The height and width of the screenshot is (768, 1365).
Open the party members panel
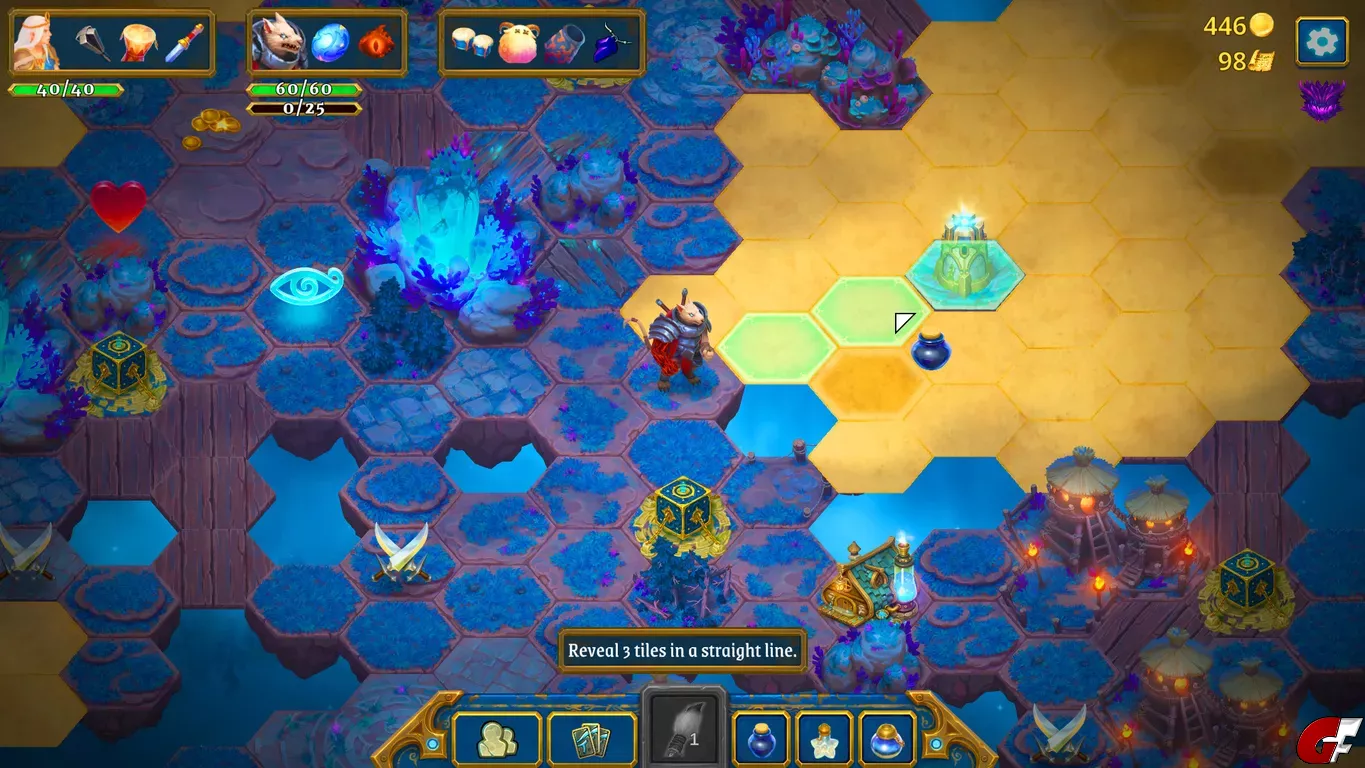pyautogui.click(x=497, y=739)
